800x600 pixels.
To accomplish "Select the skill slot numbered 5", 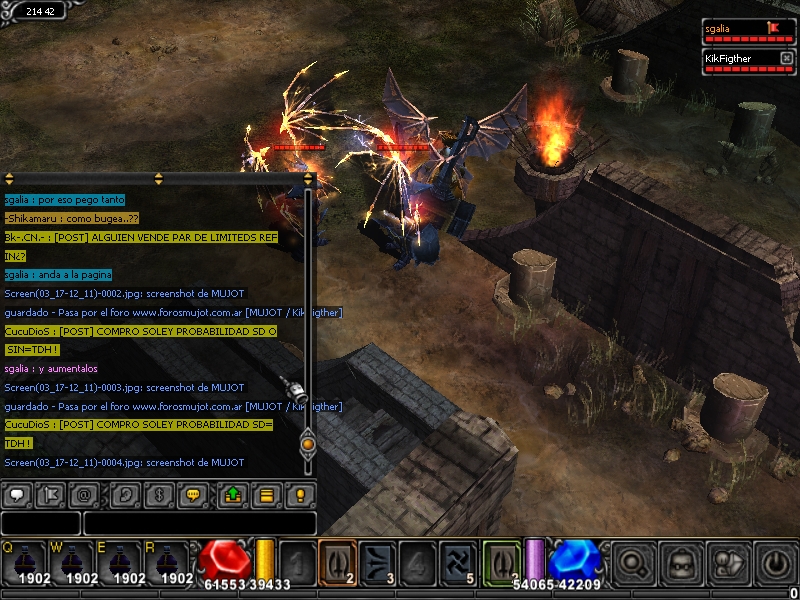I will pos(459,563).
